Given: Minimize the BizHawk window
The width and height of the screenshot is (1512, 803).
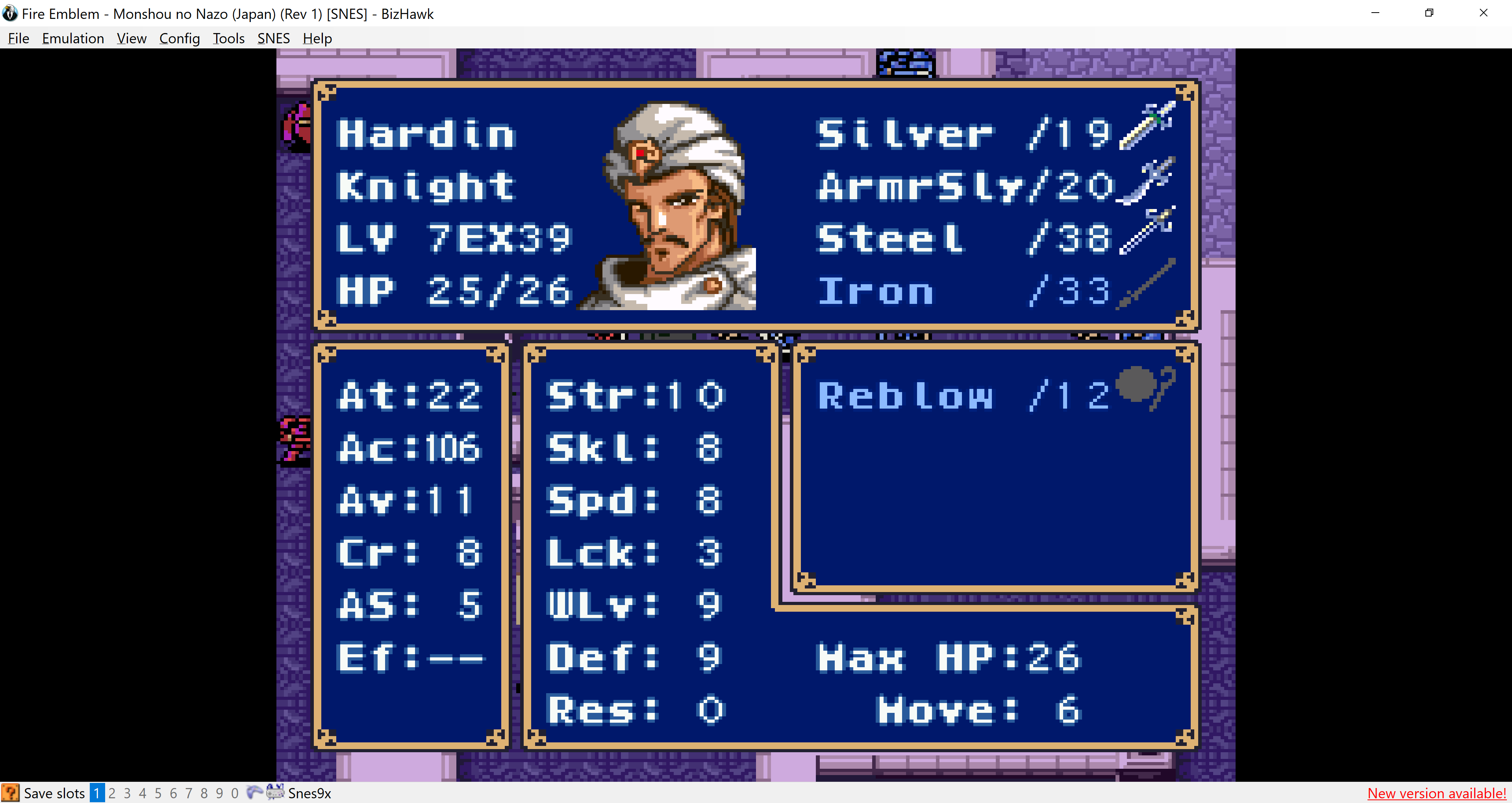Looking at the screenshot, I should [x=1375, y=13].
